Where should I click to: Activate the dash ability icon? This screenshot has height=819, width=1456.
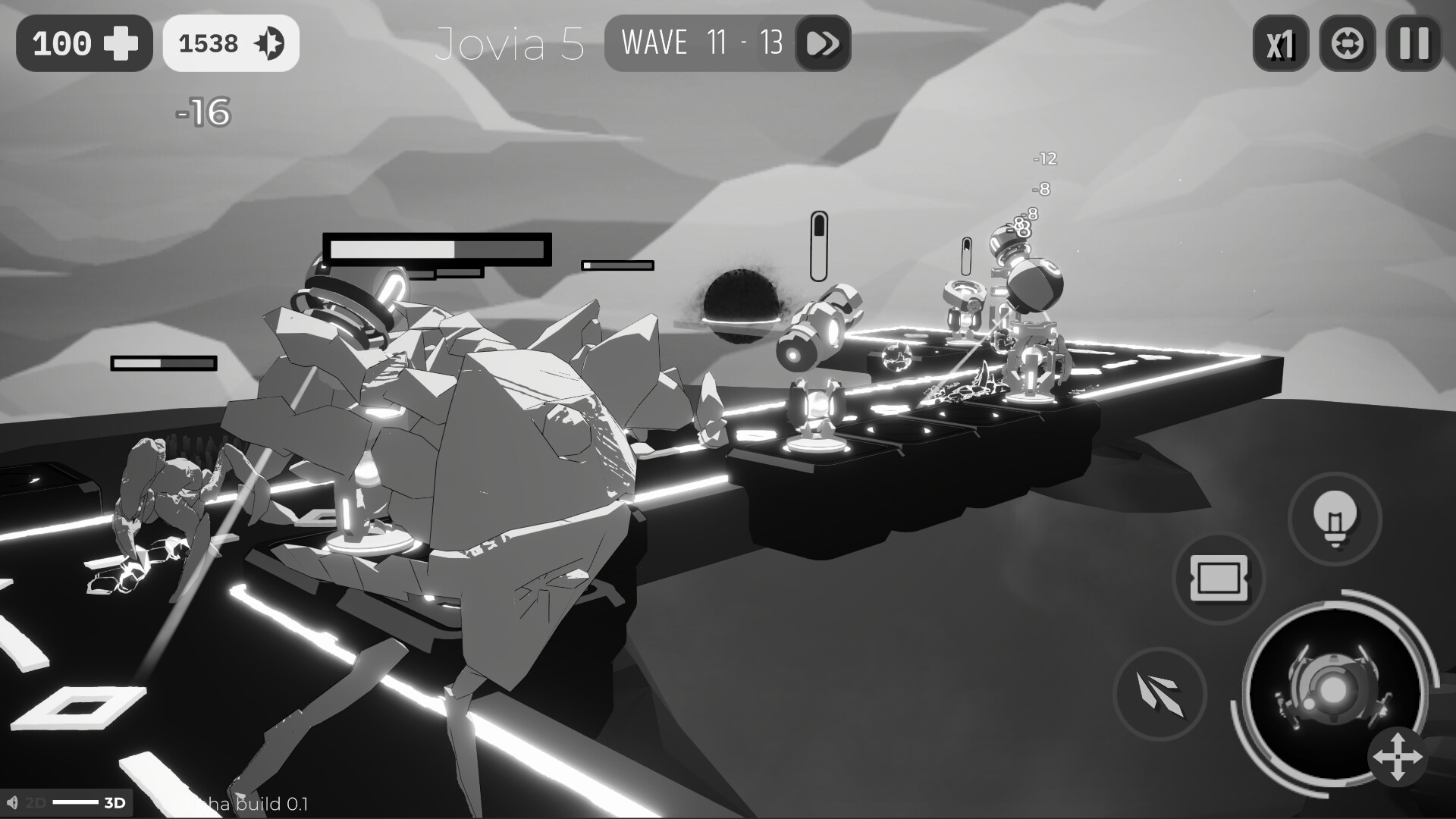click(1159, 694)
